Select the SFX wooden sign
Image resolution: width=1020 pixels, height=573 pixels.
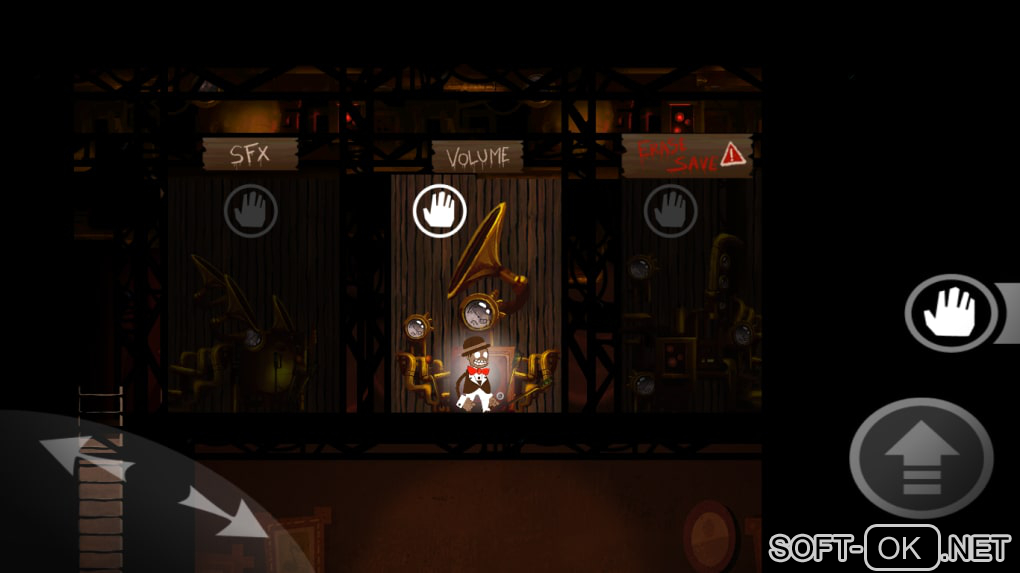point(250,155)
